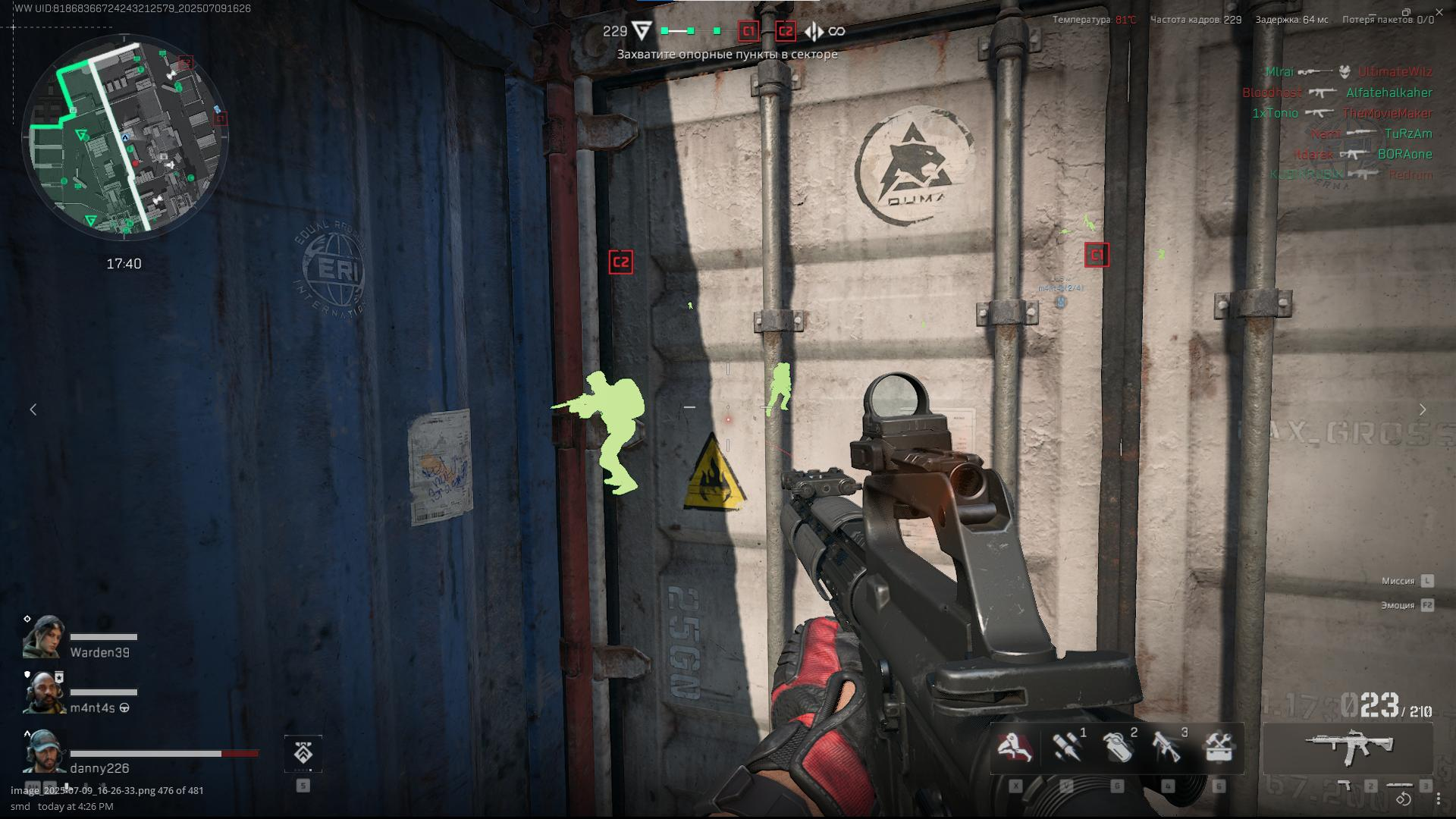Expand the right chevron arrow on screen edge
The width and height of the screenshot is (1456, 819).
1423,409
